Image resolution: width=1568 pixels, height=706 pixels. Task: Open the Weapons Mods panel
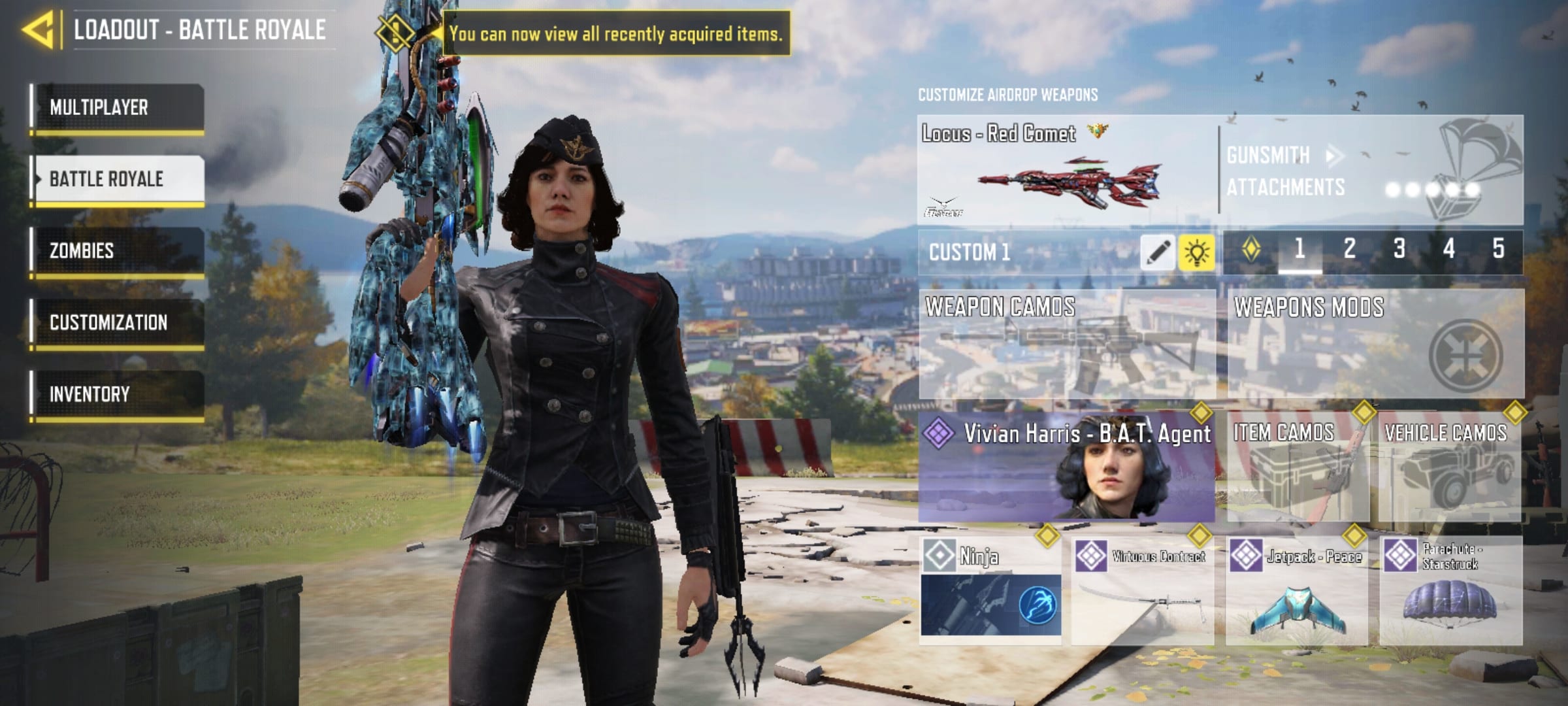coord(1375,344)
